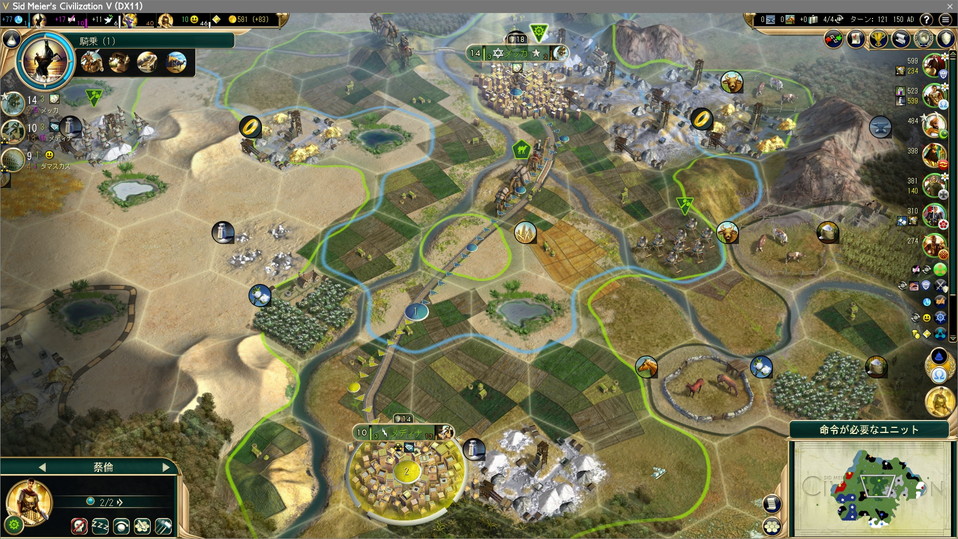Viewport: 958px width, 539px height.
Task: Open the Civilopedia help question mark
Action: [925, 19]
